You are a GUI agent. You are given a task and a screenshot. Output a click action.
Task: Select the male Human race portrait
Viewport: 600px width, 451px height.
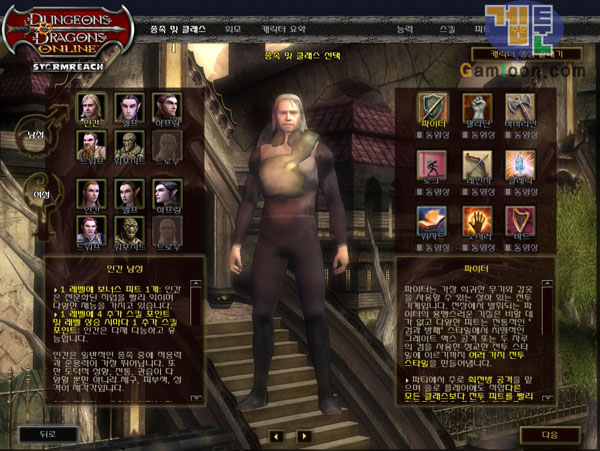pos(91,106)
